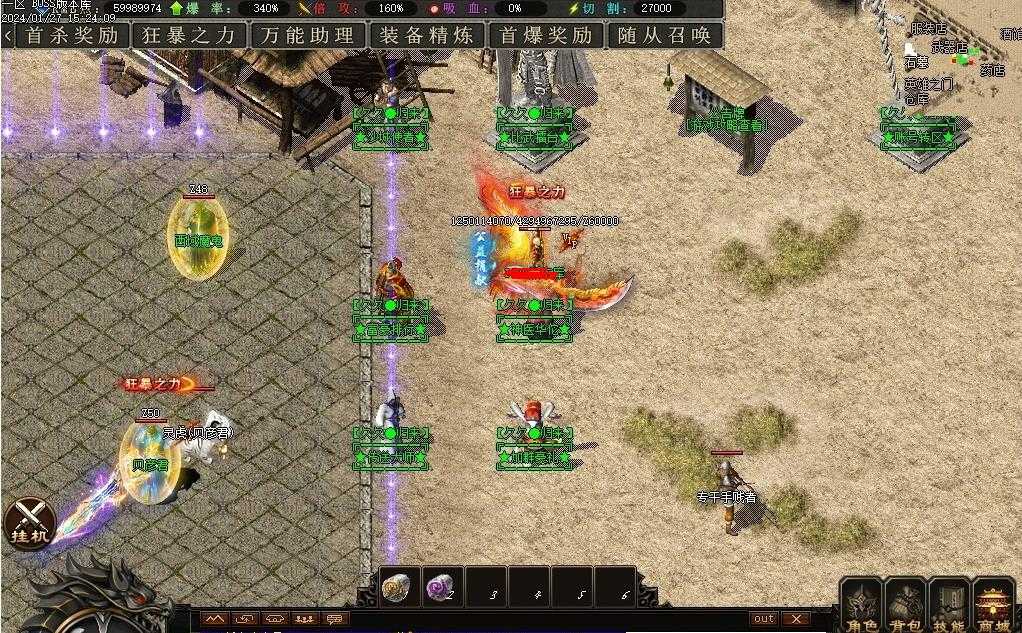Collapse the top menu with the left arrow
Image resolution: width=1022 pixels, height=633 pixels.
[x=8, y=35]
